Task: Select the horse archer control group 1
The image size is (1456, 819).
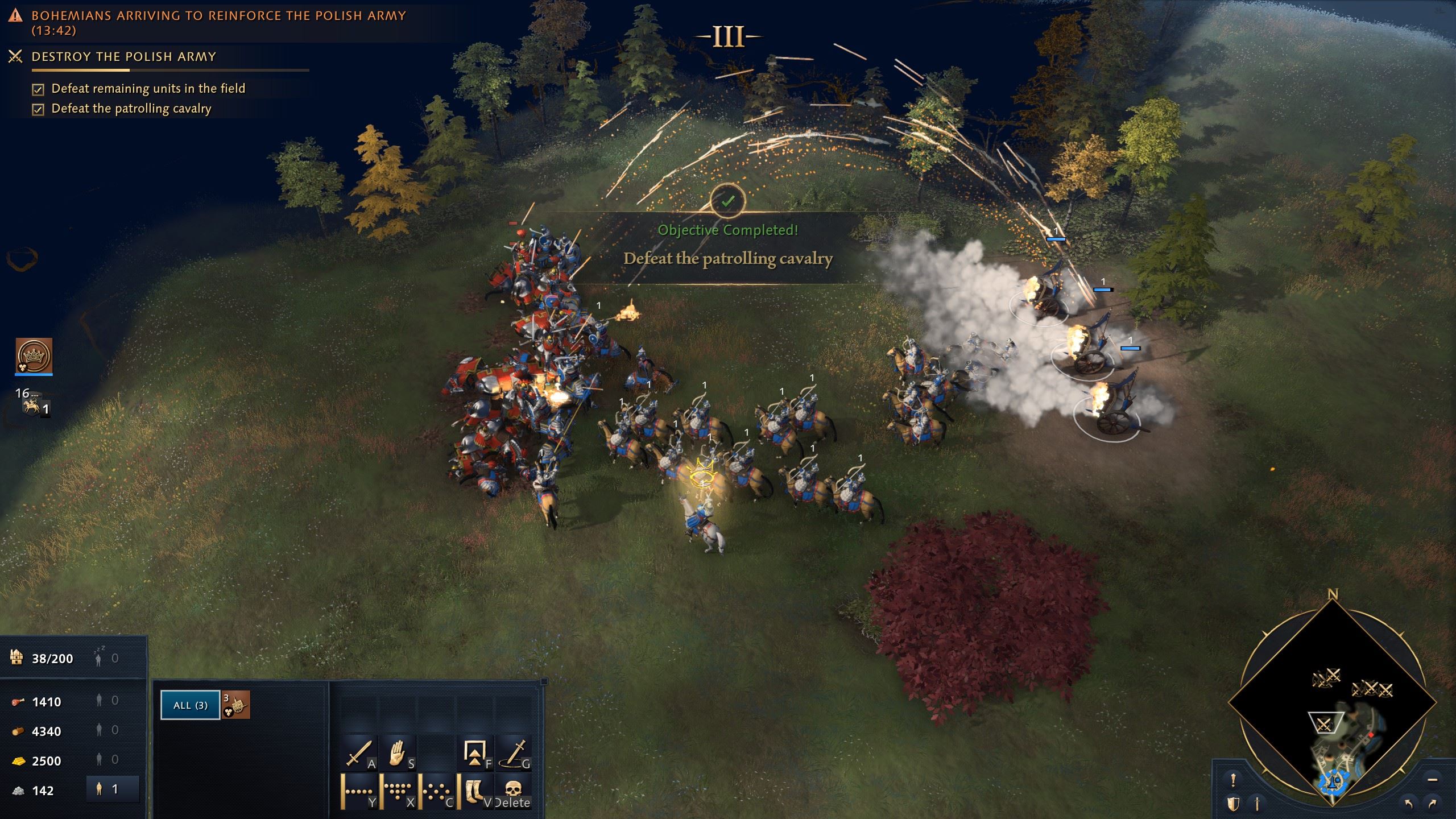Action: [34, 406]
